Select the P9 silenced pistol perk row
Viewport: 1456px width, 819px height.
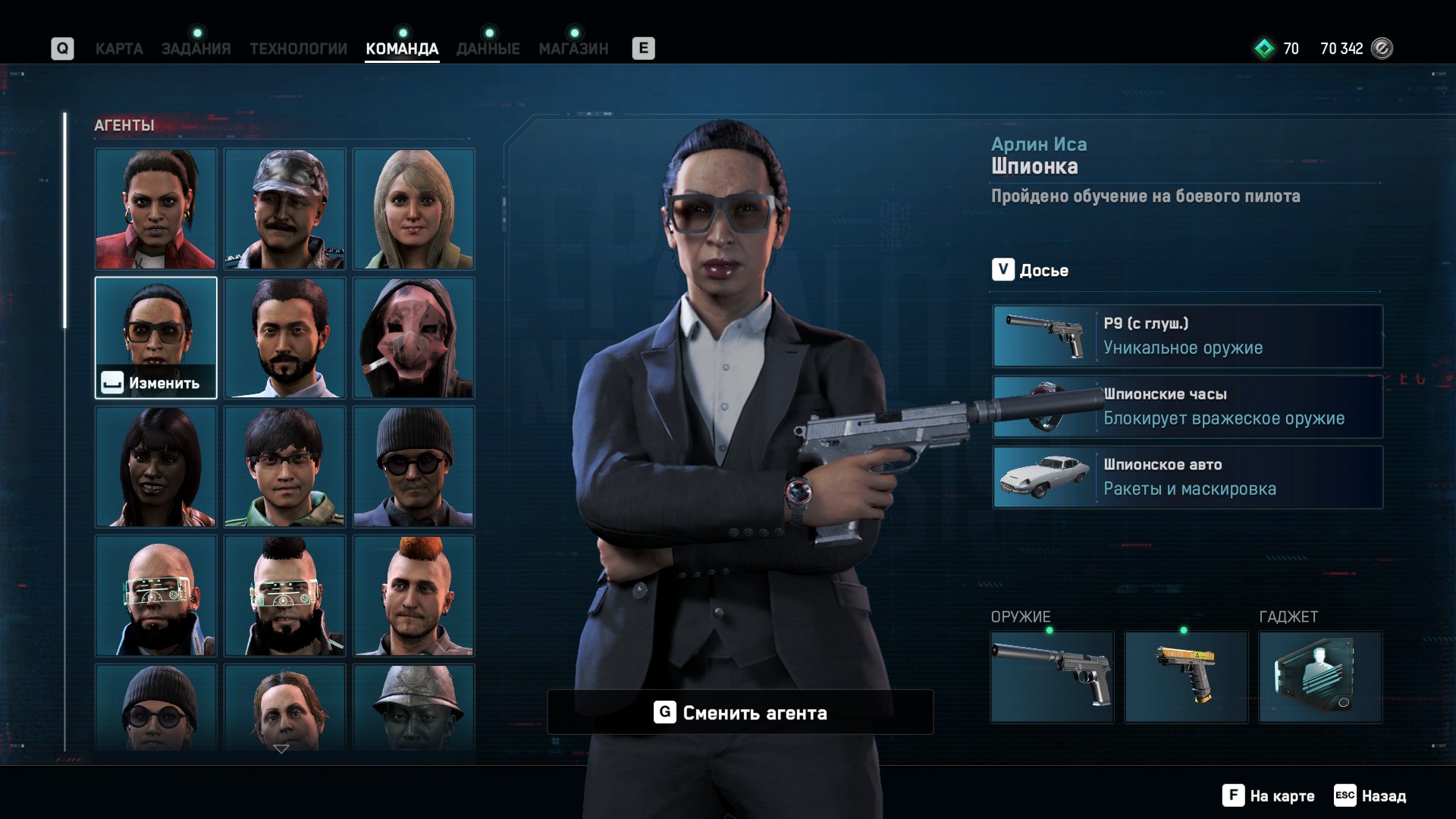(x=1188, y=336)
